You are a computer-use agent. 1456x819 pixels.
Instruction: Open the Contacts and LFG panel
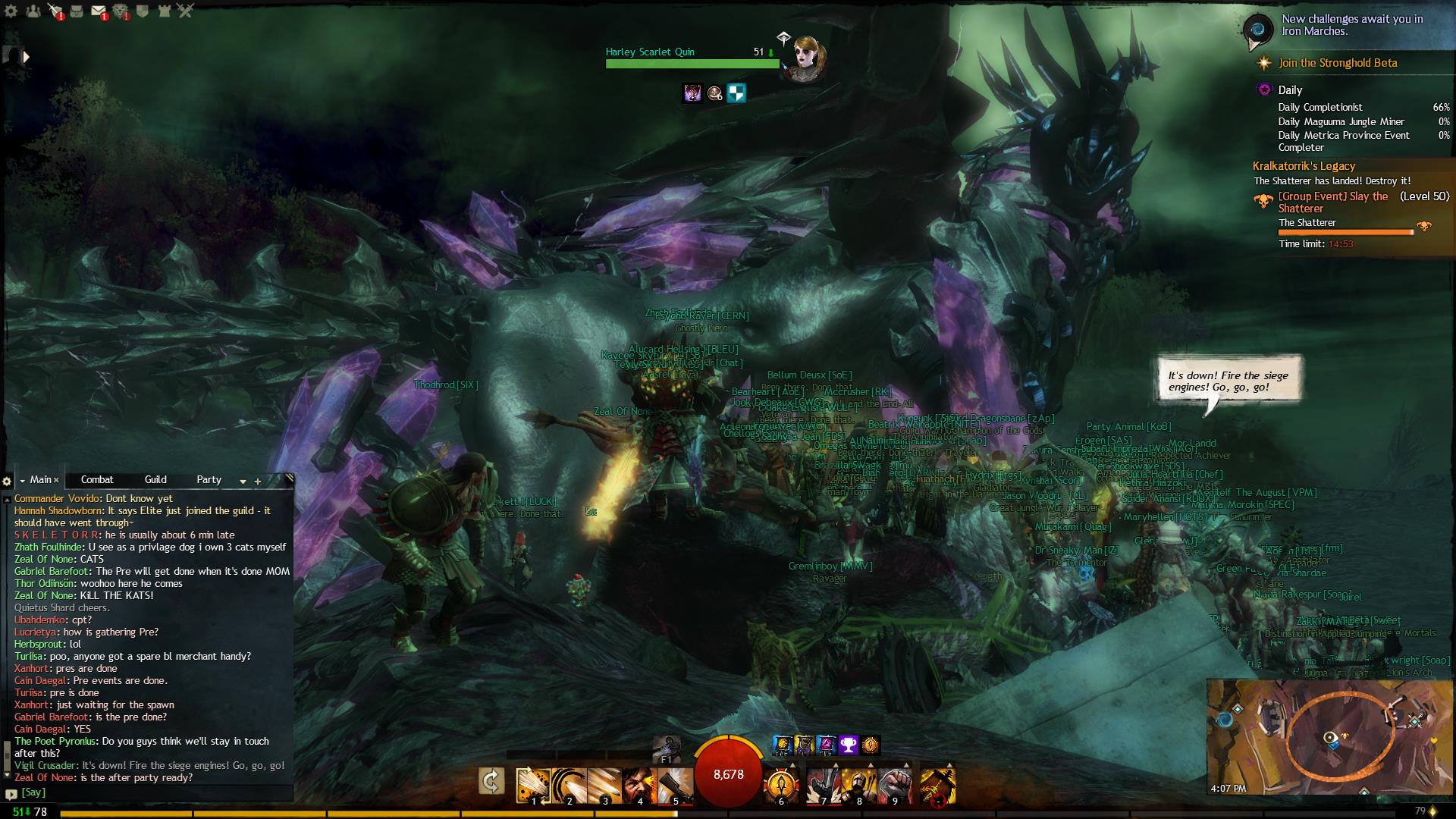pyautogui.click(x=33, y=11)
